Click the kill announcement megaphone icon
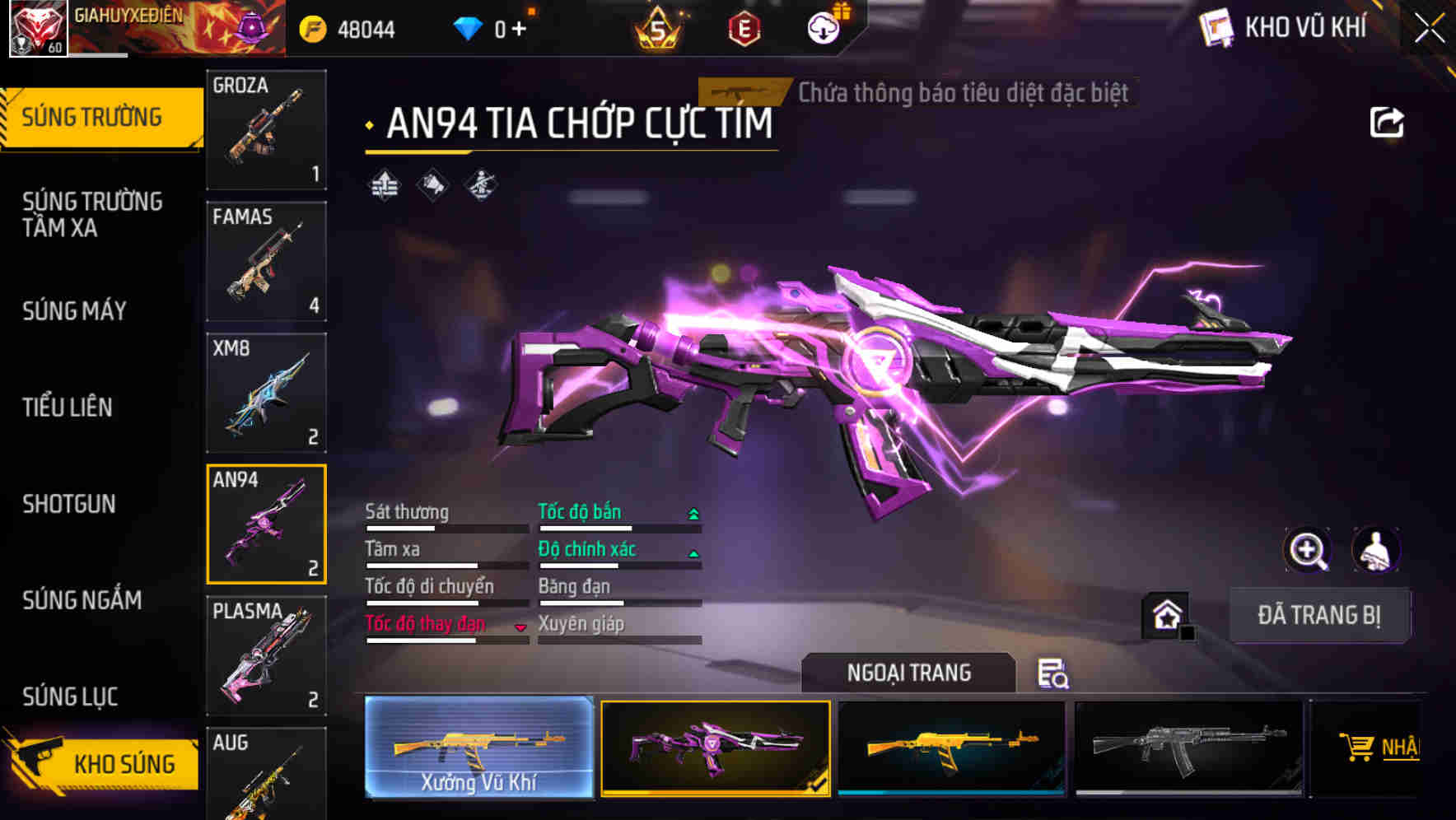Viewport: 1456px width, 820px height. click(432, 185)
